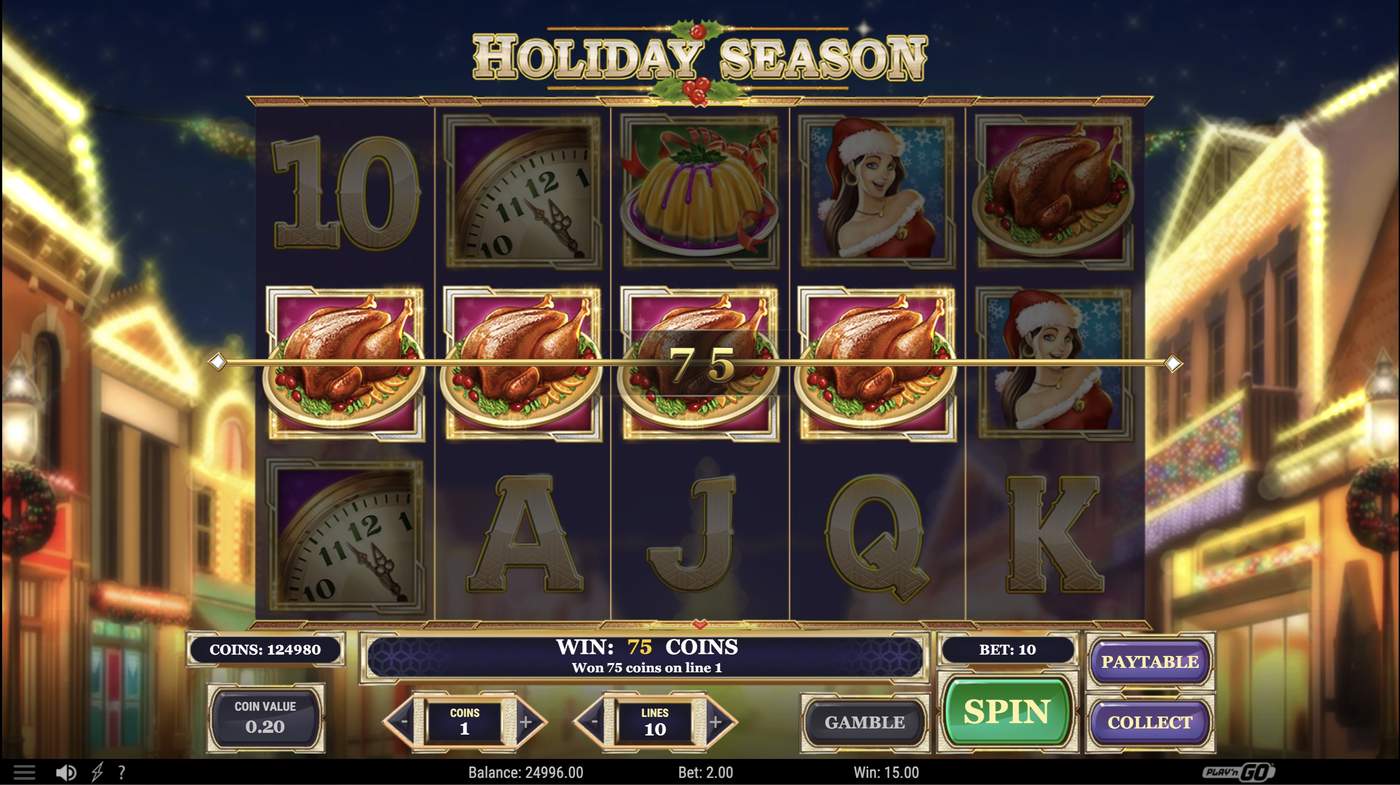Open the Coin Value selector
The width and height of the screenshot is (1400, 785).
pyautogui.click(x=264, y=719)
